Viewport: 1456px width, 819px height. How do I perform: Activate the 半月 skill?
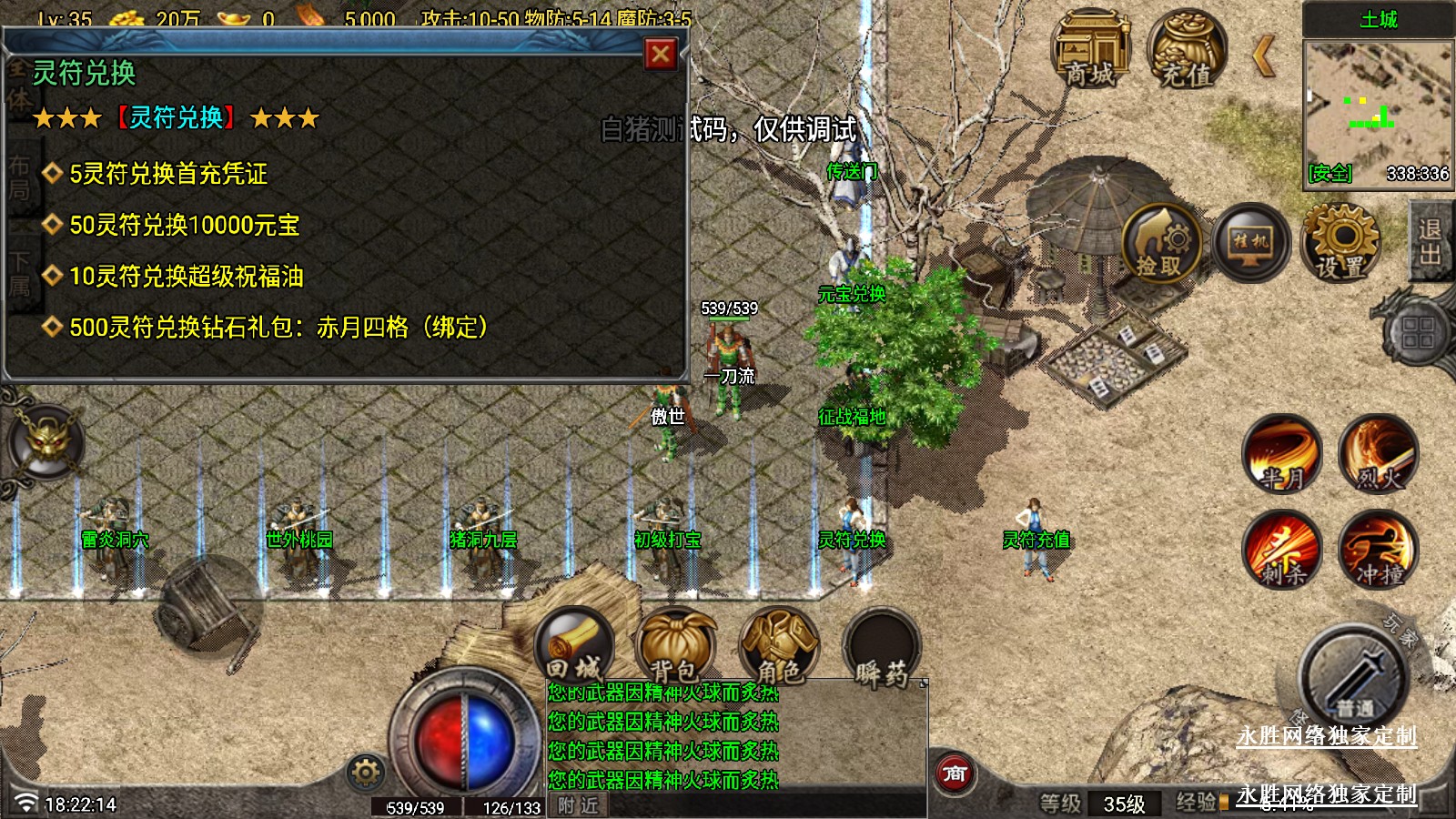[1282, 454]
